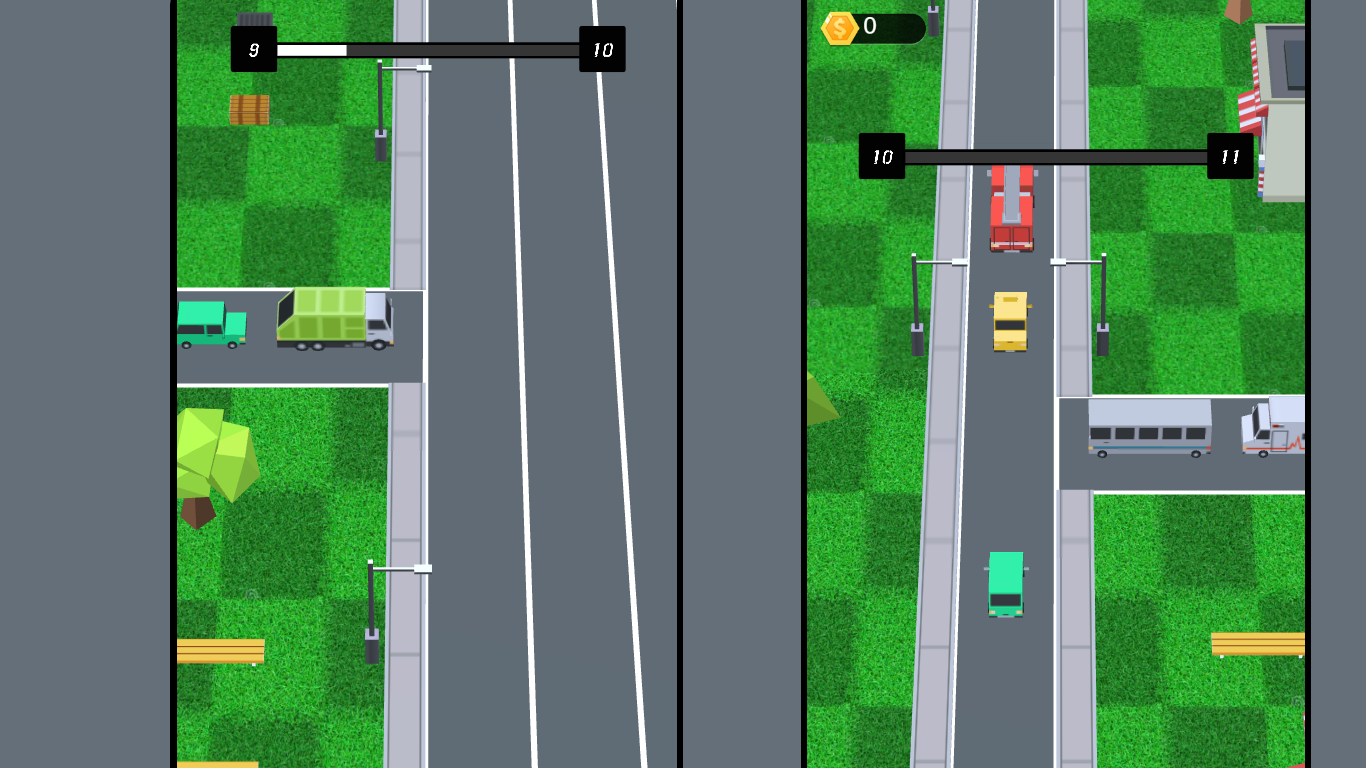This screenshot has width=1366, height=768.
Task: Tap the yellow taxi driving down
Action: [x=1008, y=320]
